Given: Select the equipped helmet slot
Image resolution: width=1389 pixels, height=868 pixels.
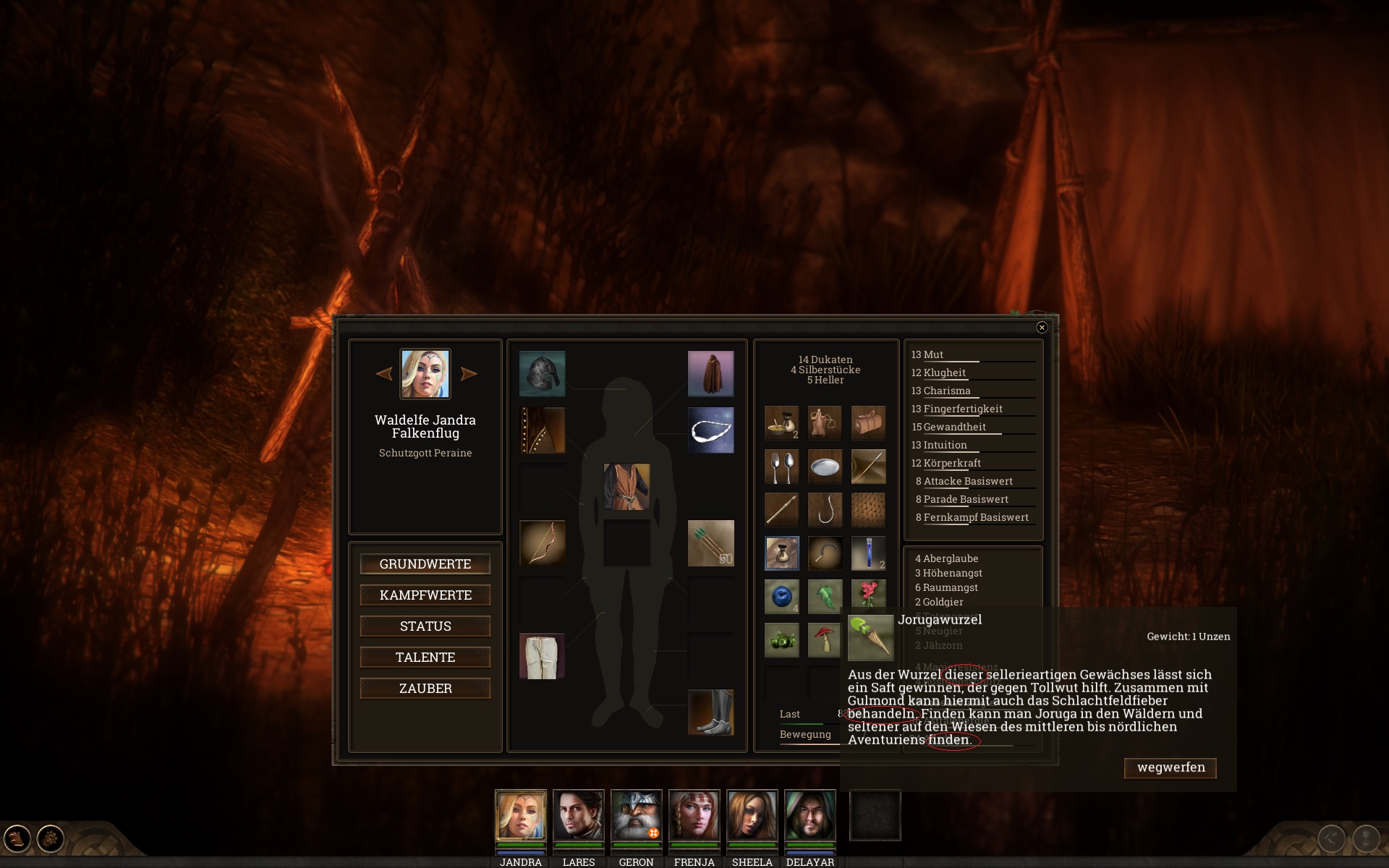Looking at the screenshot, I should [543, 374].
